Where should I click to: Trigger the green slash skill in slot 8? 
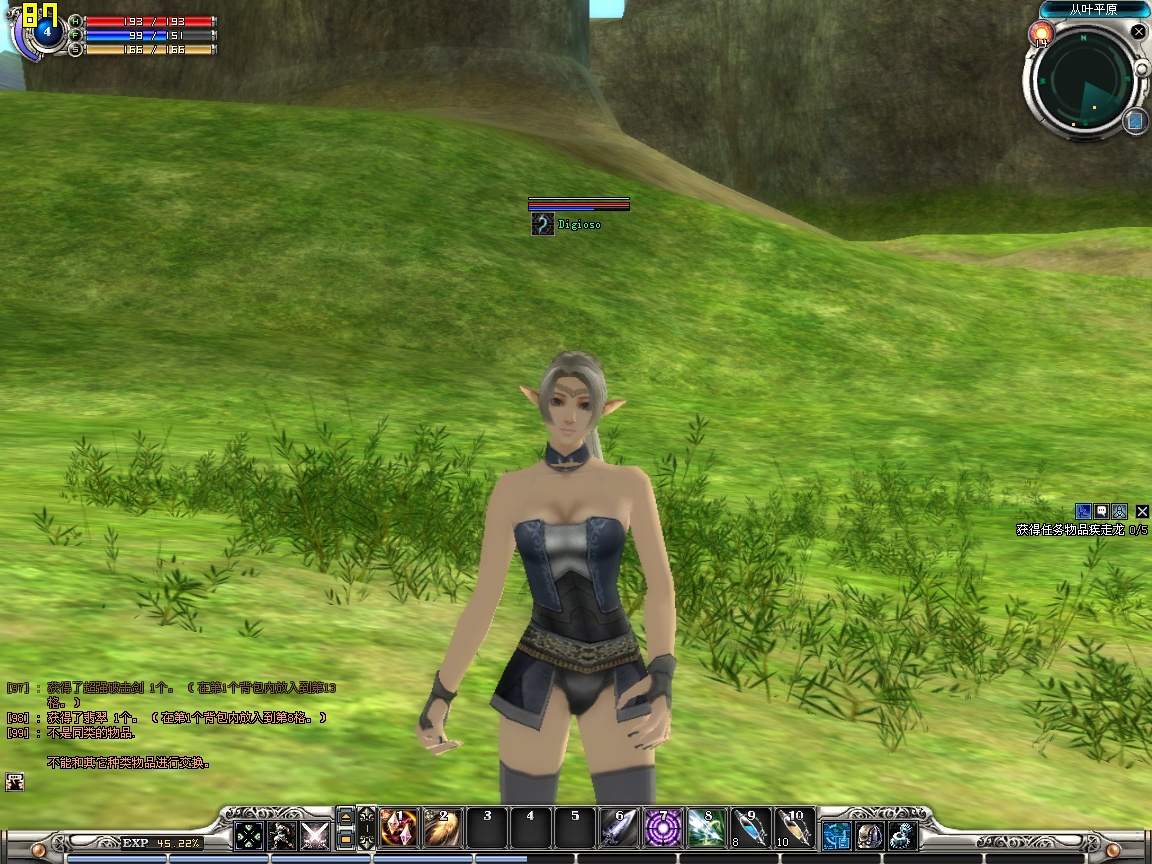click(x=707, y=828)
